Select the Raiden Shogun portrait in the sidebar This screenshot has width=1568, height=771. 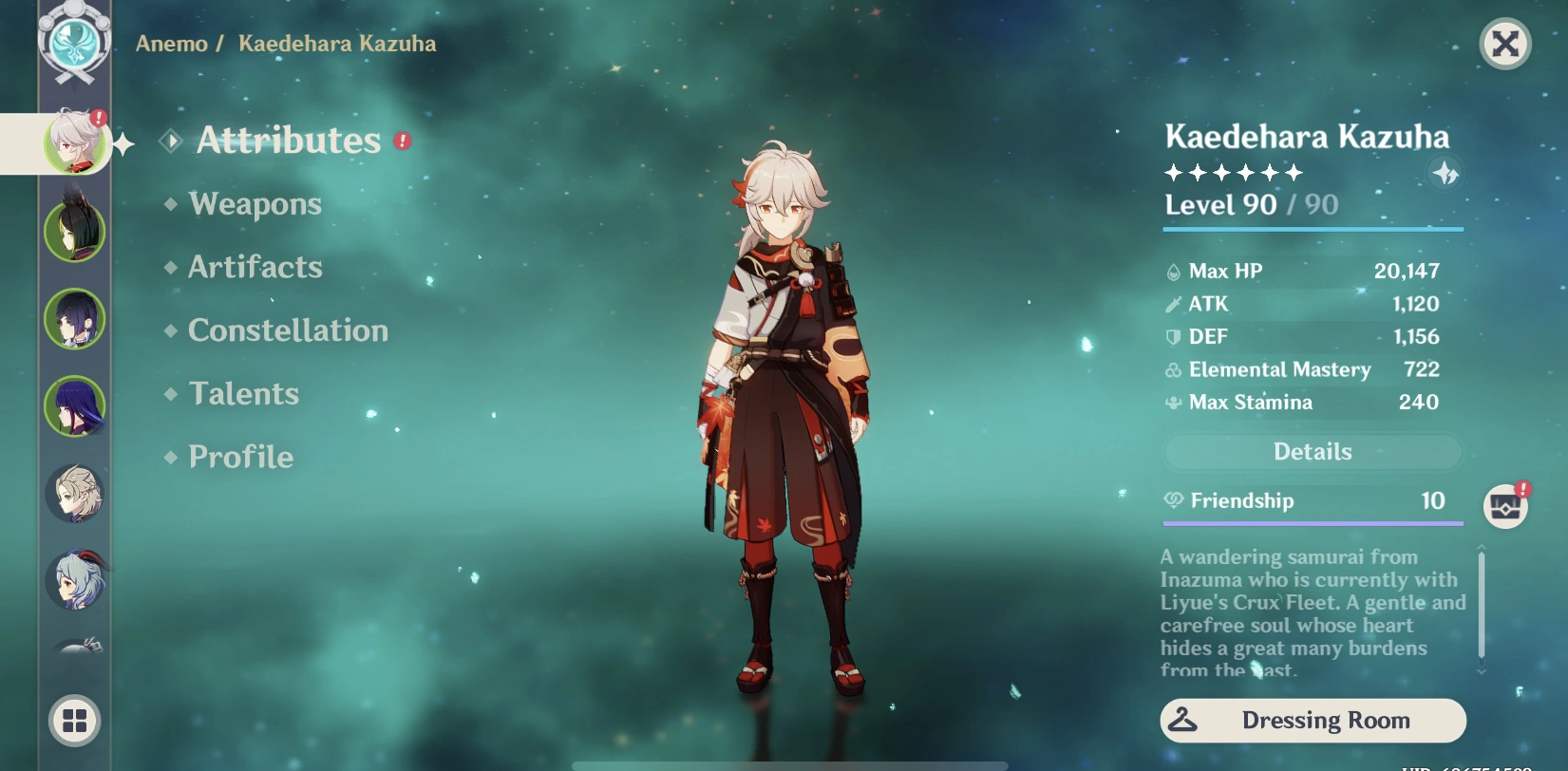74,405
